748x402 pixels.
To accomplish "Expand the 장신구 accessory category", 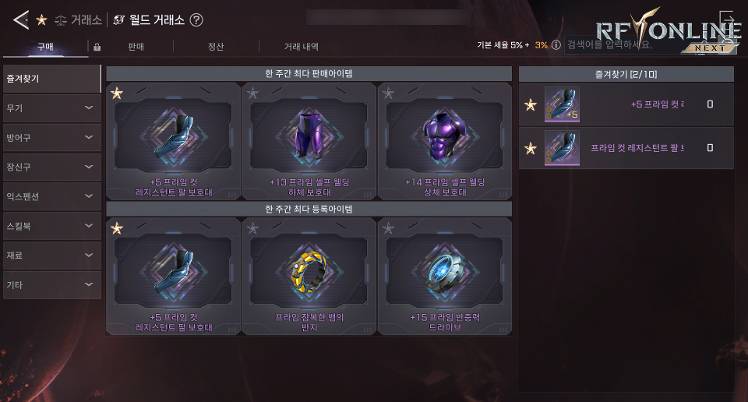I will click(x=51, y=166).
